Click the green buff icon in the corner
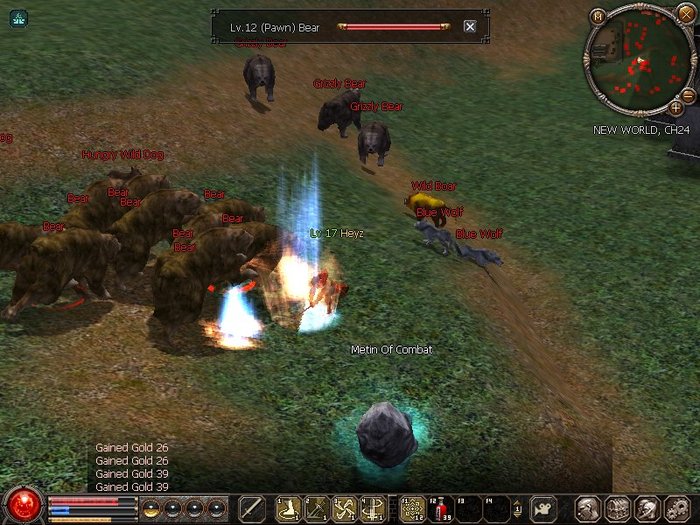Viewport: 700px width, 525px height. click(19, 18)
